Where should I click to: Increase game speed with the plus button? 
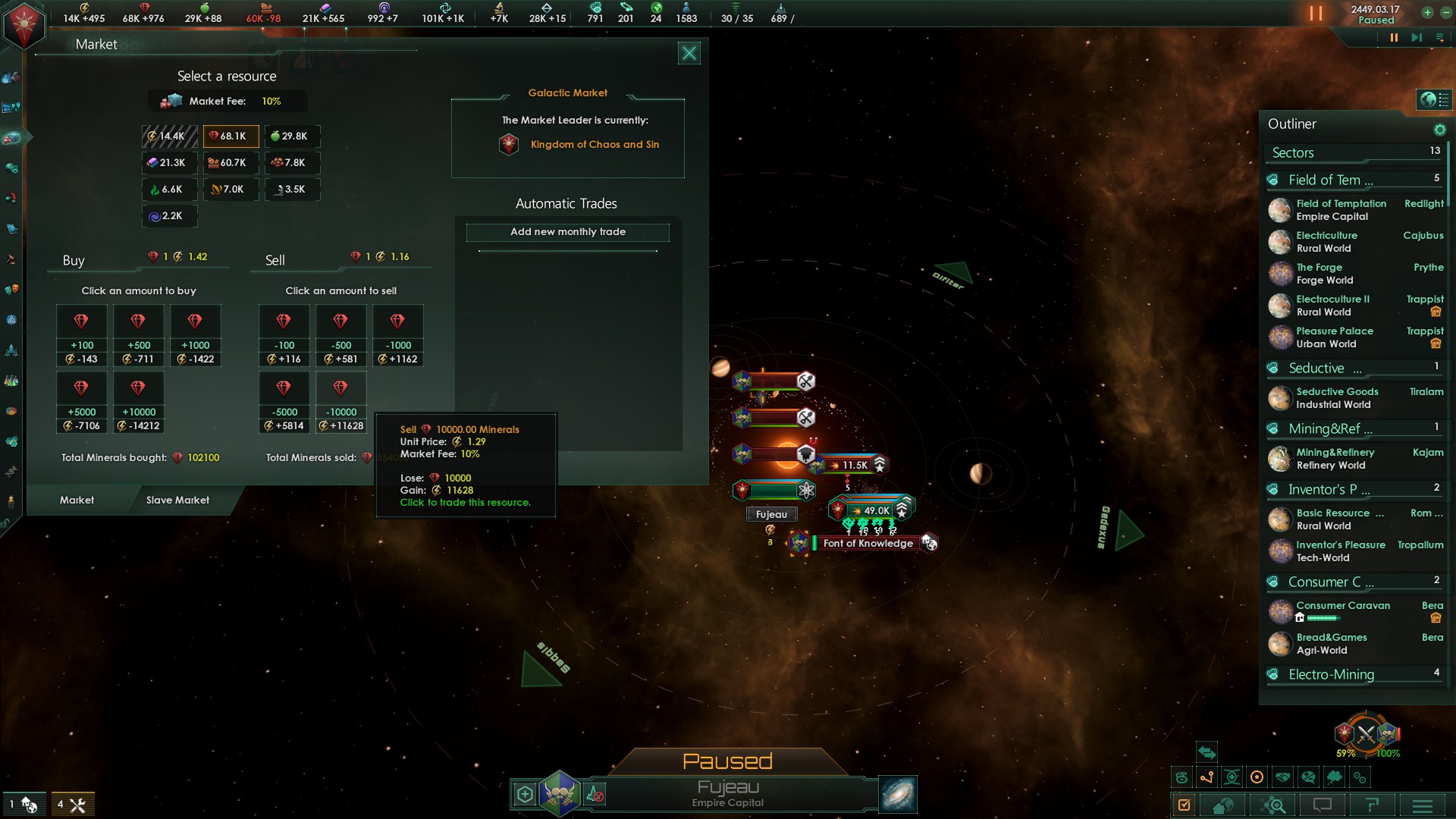pos(1427,13)
